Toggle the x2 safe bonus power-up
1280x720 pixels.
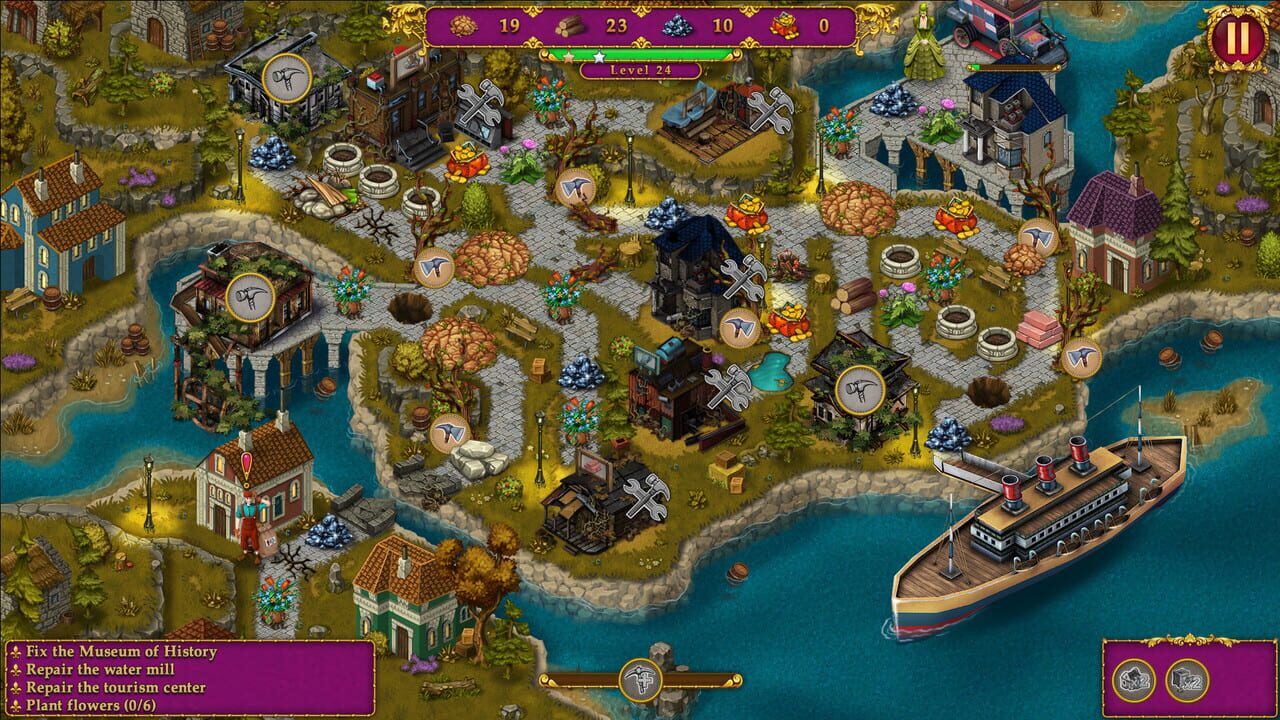click(x=1187, y=681)
